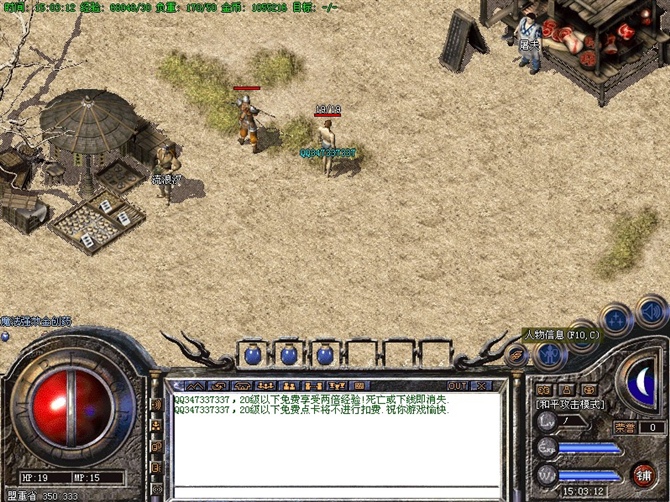Click the OUT button above chat
The height and width of the screenshot is (502, 670).
click(x=457, y=385)
